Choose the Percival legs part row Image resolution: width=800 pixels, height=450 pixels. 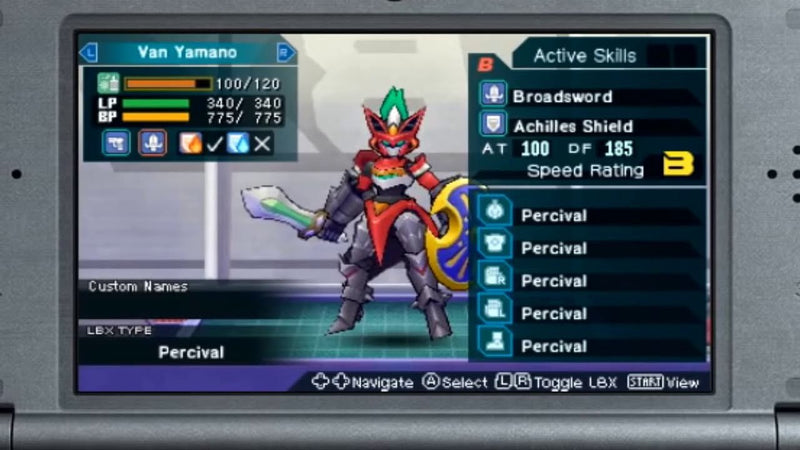coord(554,346)
